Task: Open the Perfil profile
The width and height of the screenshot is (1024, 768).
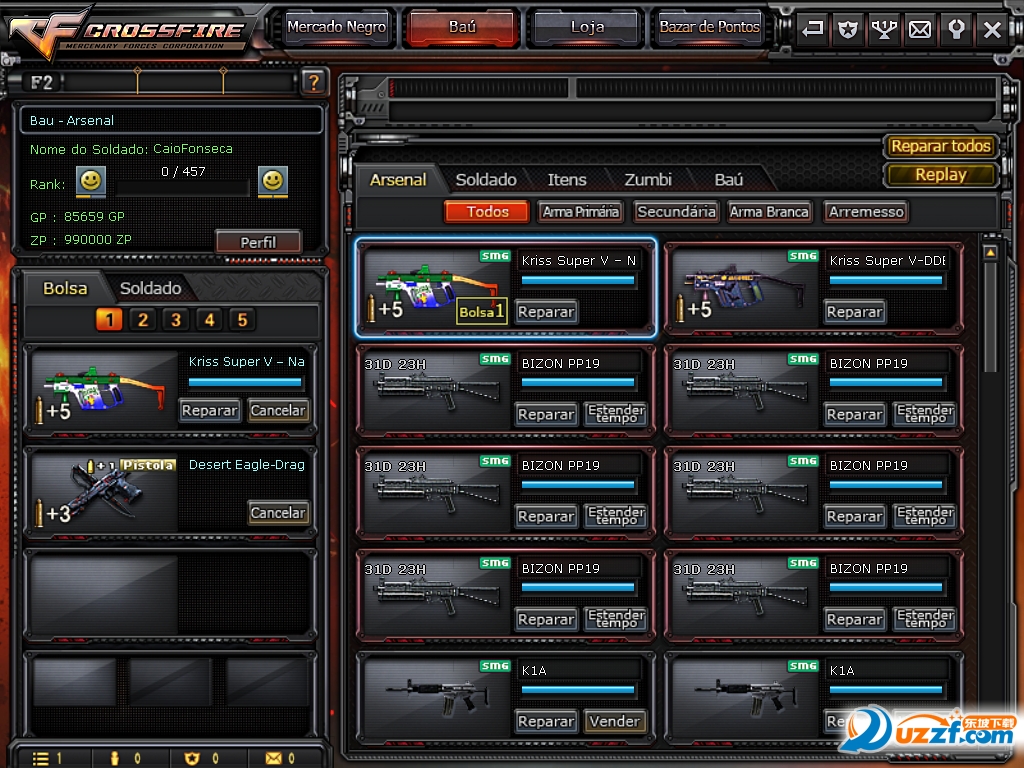Action: pyautogui.click(x=257, y=242)
